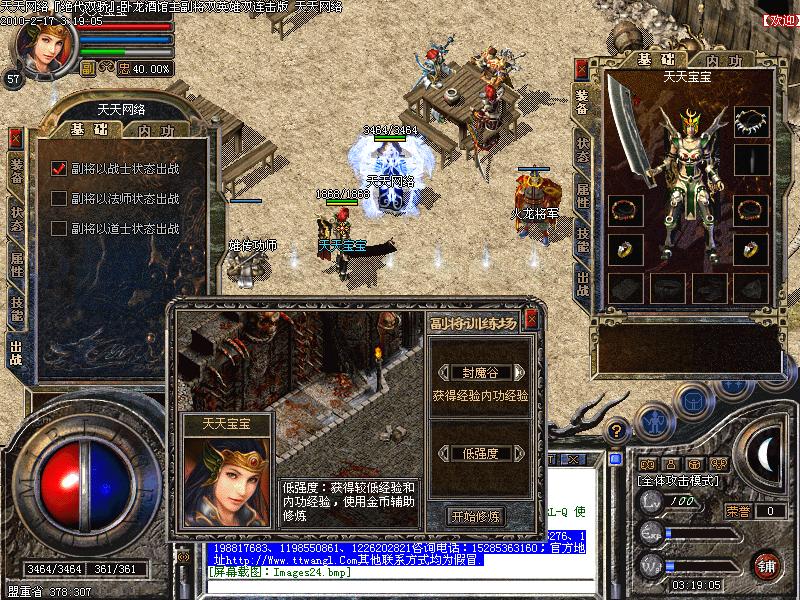Click the player portrait in top-left corner
Image resolution: width=800 pixels, height=600 pixels.
[x=40, y=46]
